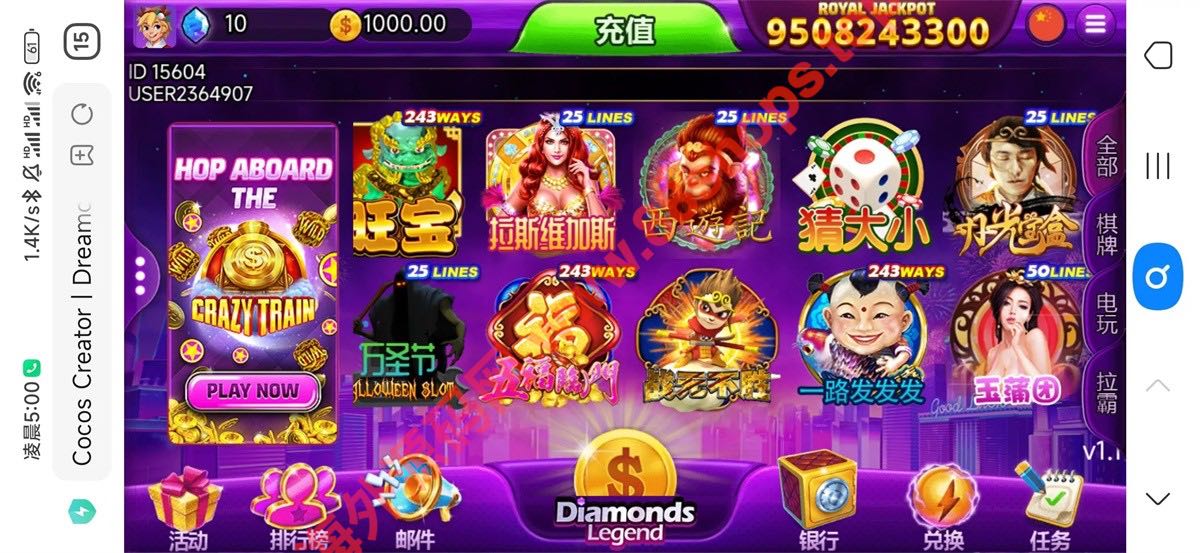Switch to the 全部 category tab
This screenshot has height=553, width=1200.
tap(1107, 156)
